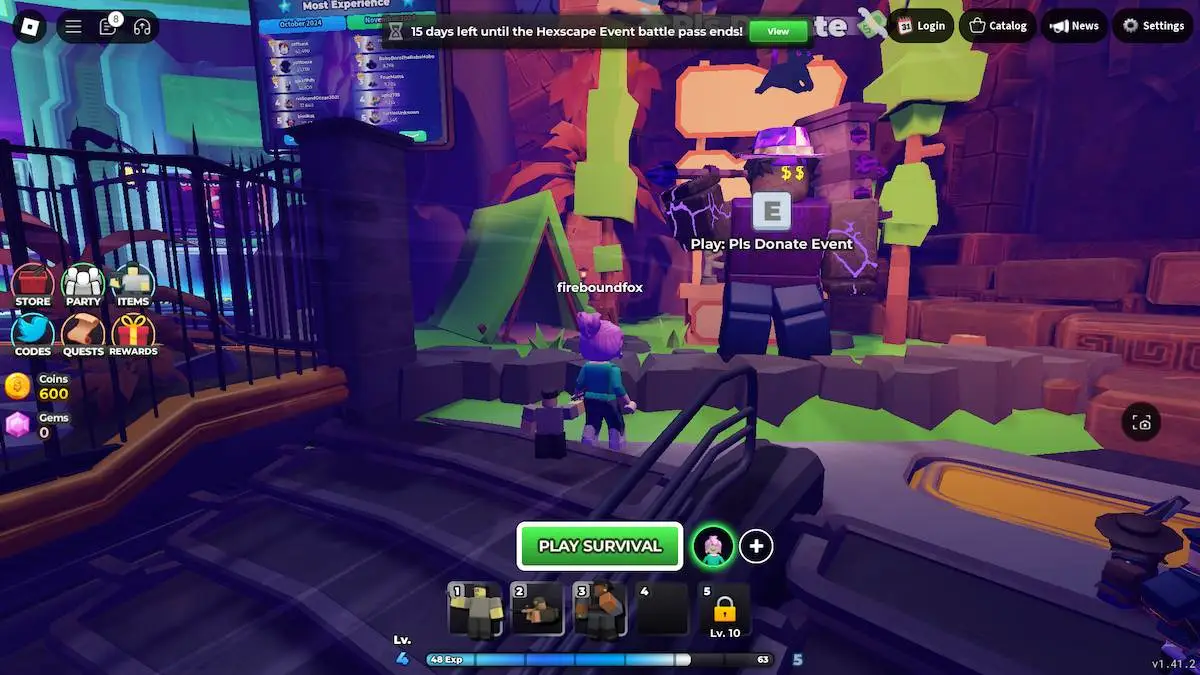Open the Login calendar rewards

921,26
